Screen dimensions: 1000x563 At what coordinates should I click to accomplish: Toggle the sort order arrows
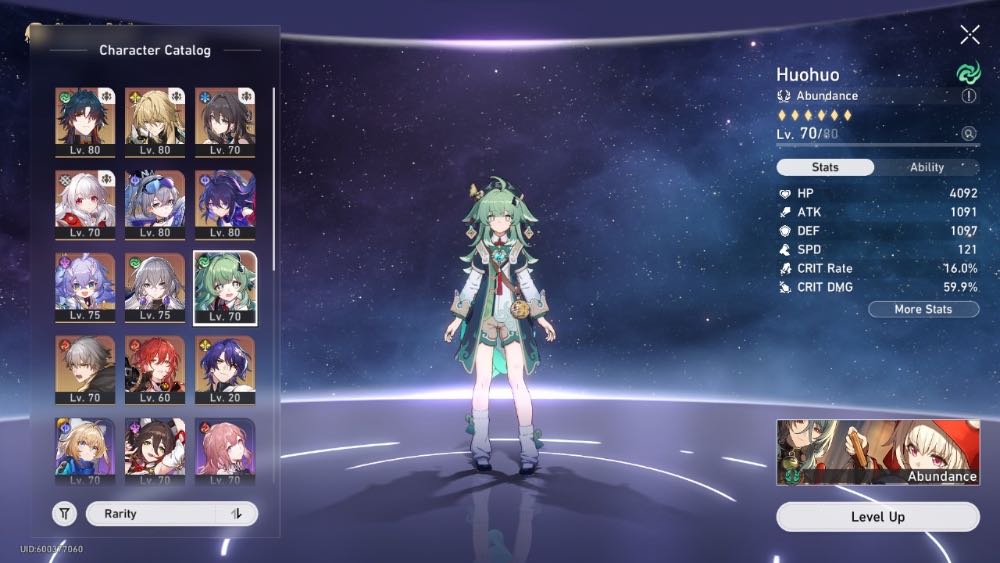coord(237,514)
